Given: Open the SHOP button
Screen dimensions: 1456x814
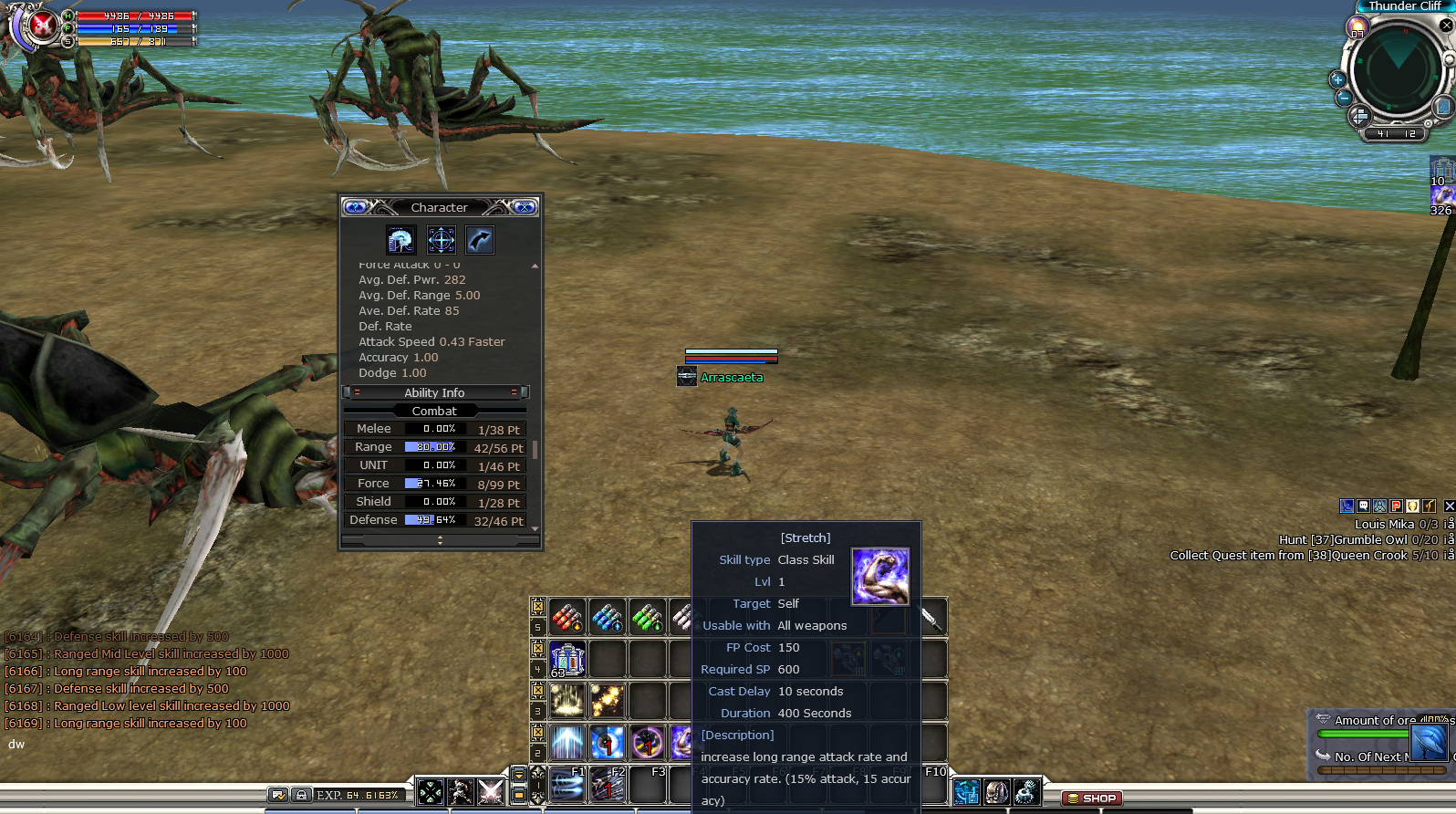Looking at the screenshot, I should pyautogui.click(x=1092, y=798).
